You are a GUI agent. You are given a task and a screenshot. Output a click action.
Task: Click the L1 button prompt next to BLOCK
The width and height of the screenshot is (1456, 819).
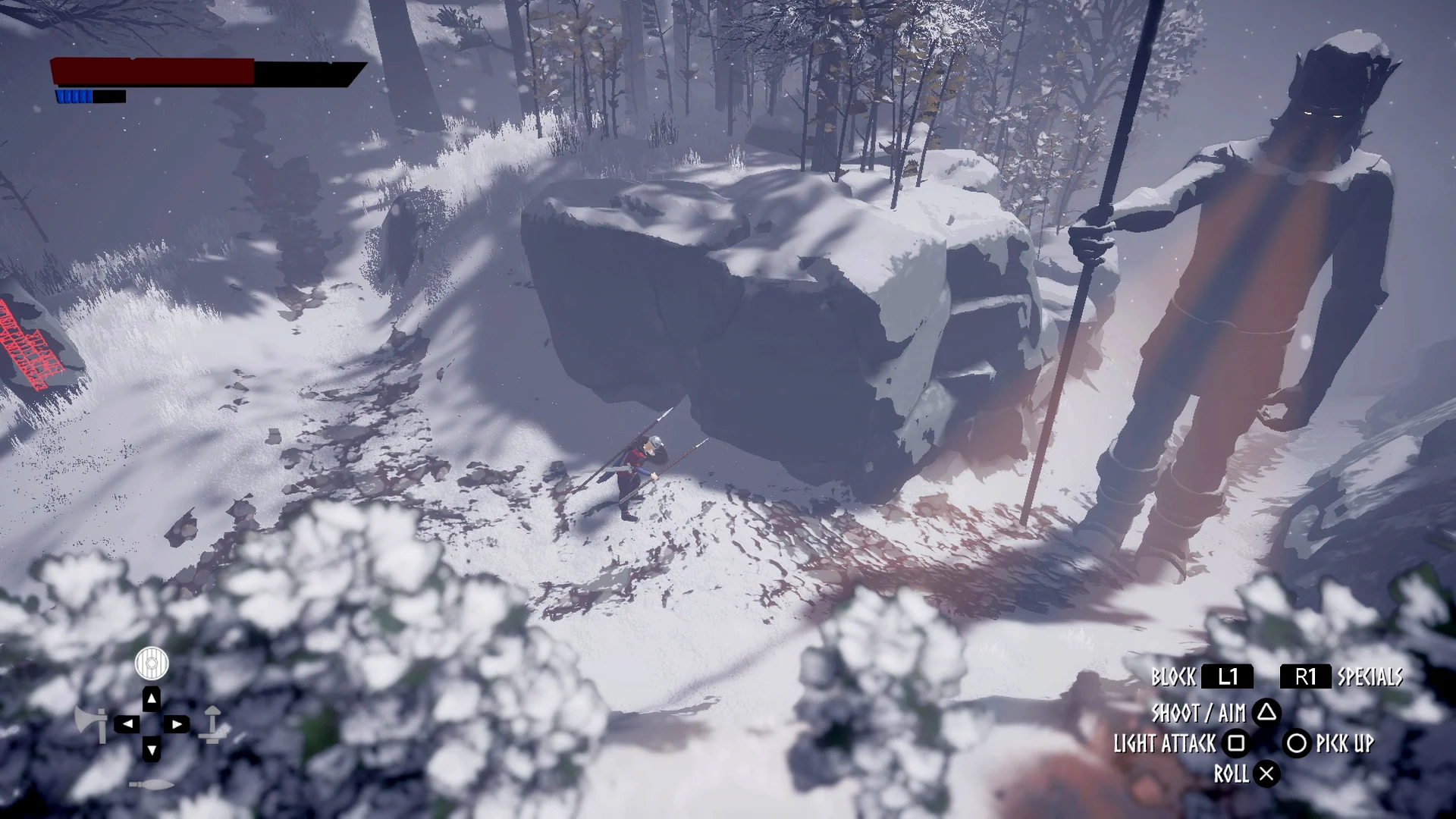pos(1228,677)
